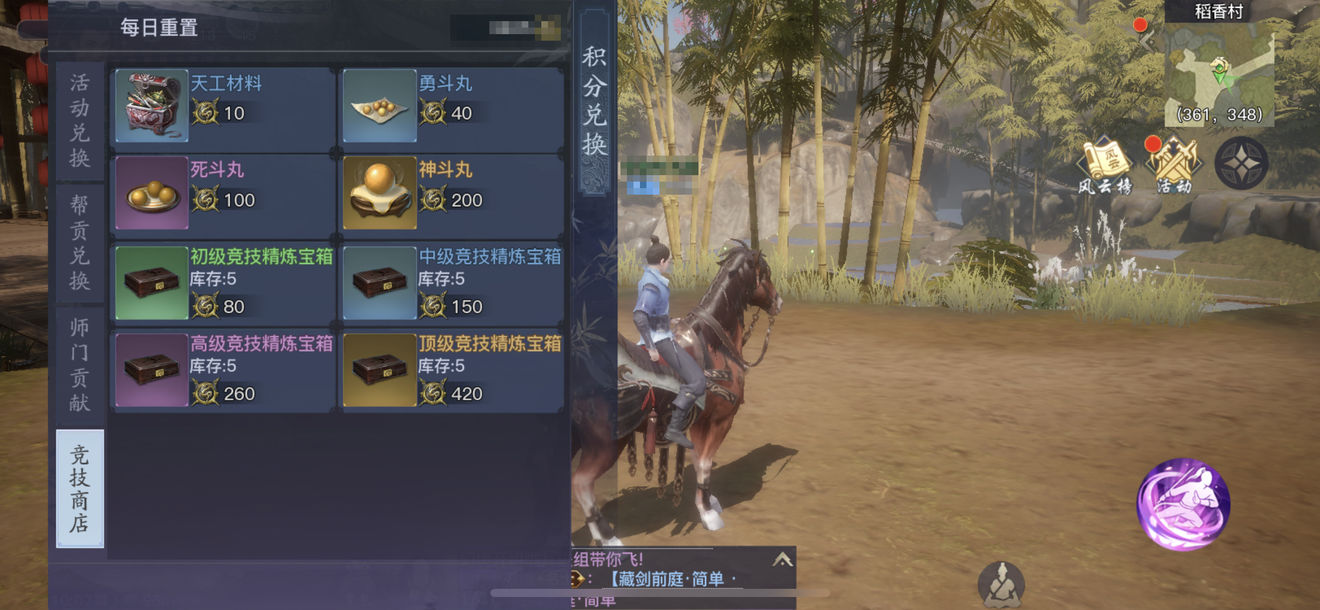The image size is (1320, 610).
Task: Switch to the 活动兑换 tab
Action: (80, 121)
